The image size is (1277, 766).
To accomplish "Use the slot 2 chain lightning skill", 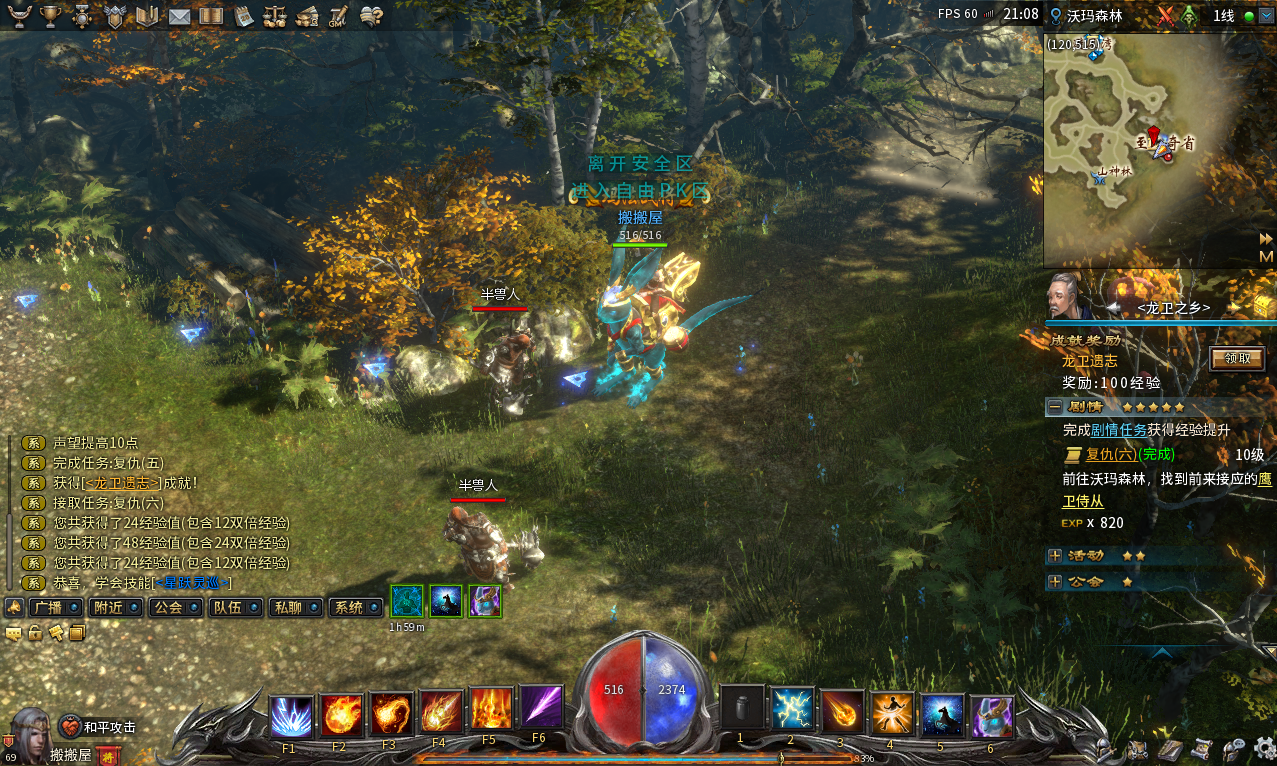I will coord(792,712).
